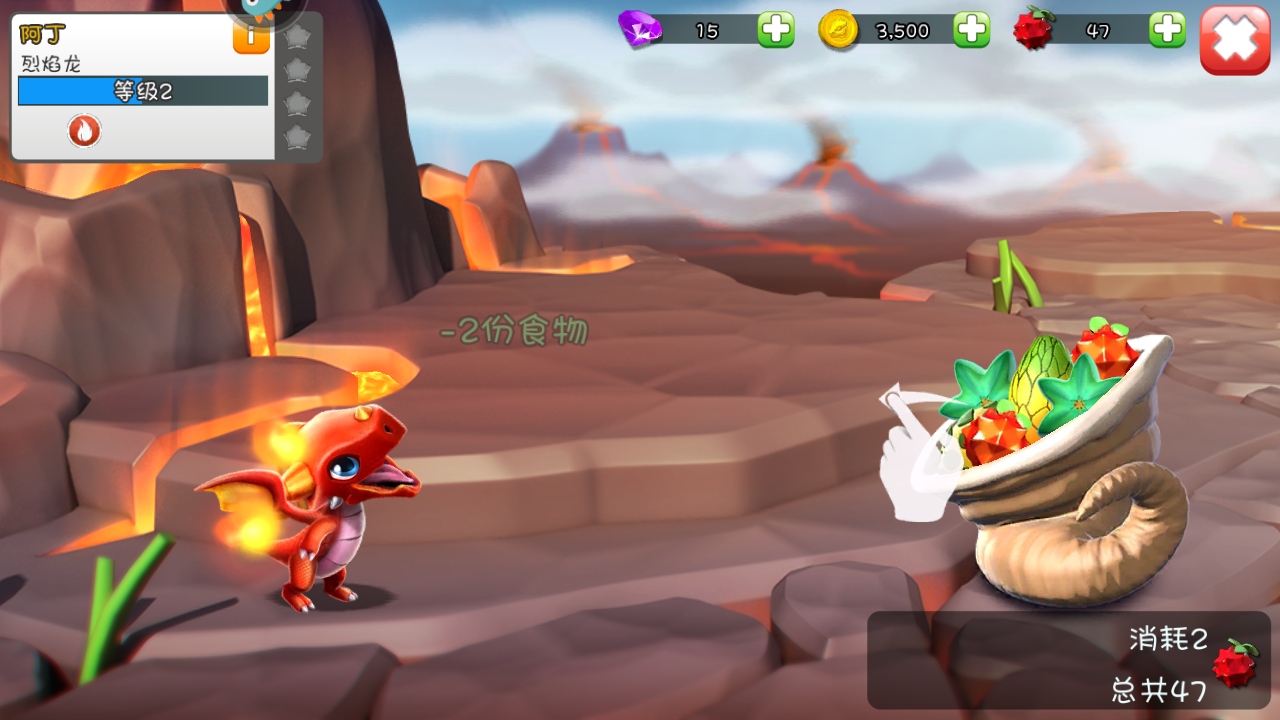Select the fire element icon
The image size is (1280, 720).
pyautogui.click(x=85, y=130)
